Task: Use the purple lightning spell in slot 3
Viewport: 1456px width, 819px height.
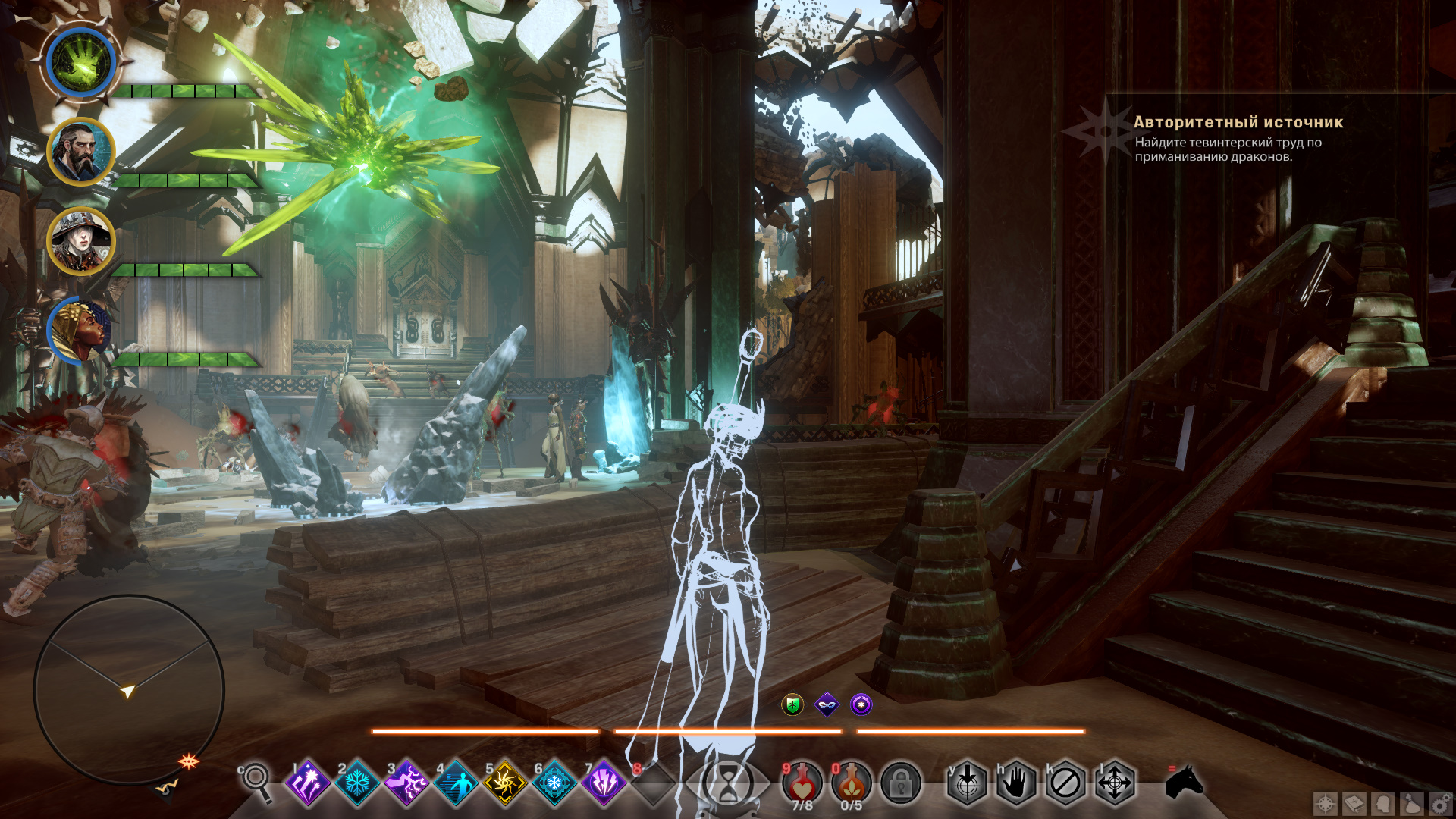Action: coord(406,783)
